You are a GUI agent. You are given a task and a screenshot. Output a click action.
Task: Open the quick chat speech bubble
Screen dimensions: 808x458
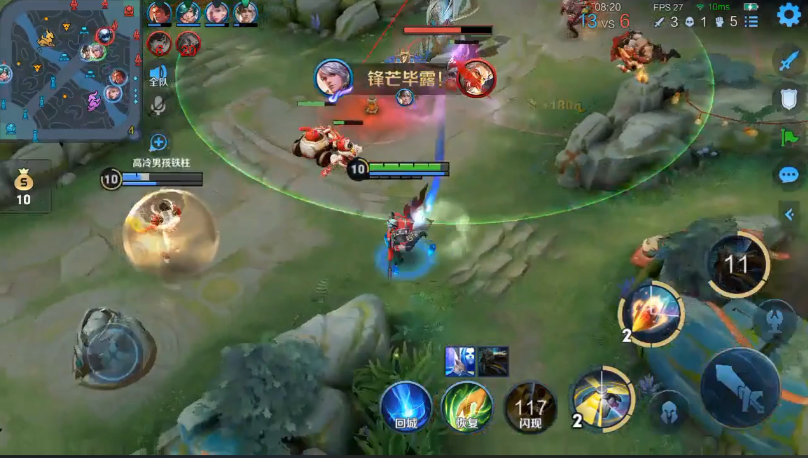789,175
